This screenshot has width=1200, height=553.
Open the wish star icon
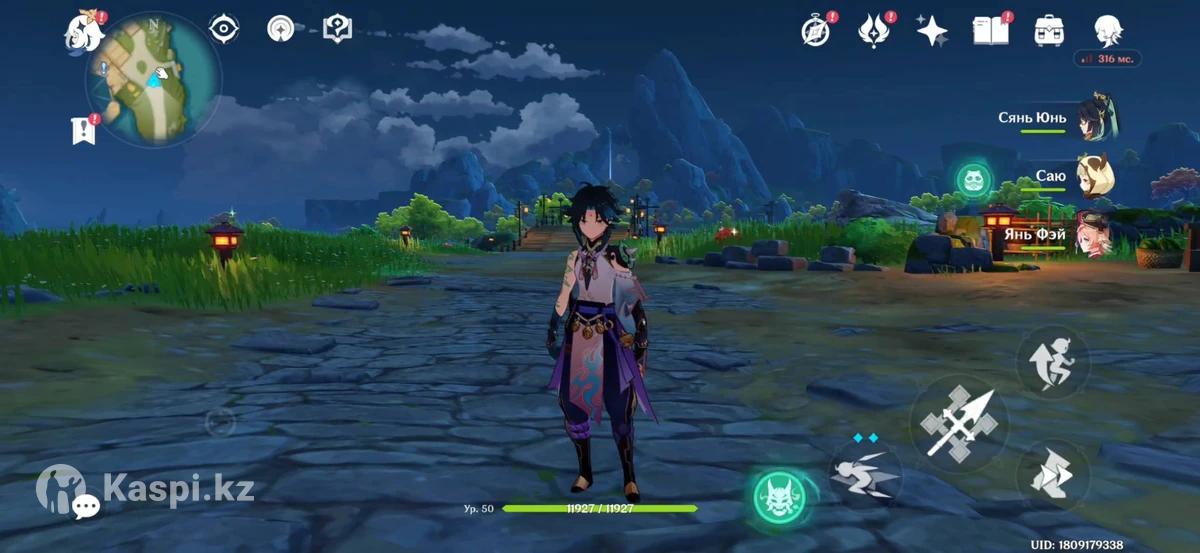(932, 31)
